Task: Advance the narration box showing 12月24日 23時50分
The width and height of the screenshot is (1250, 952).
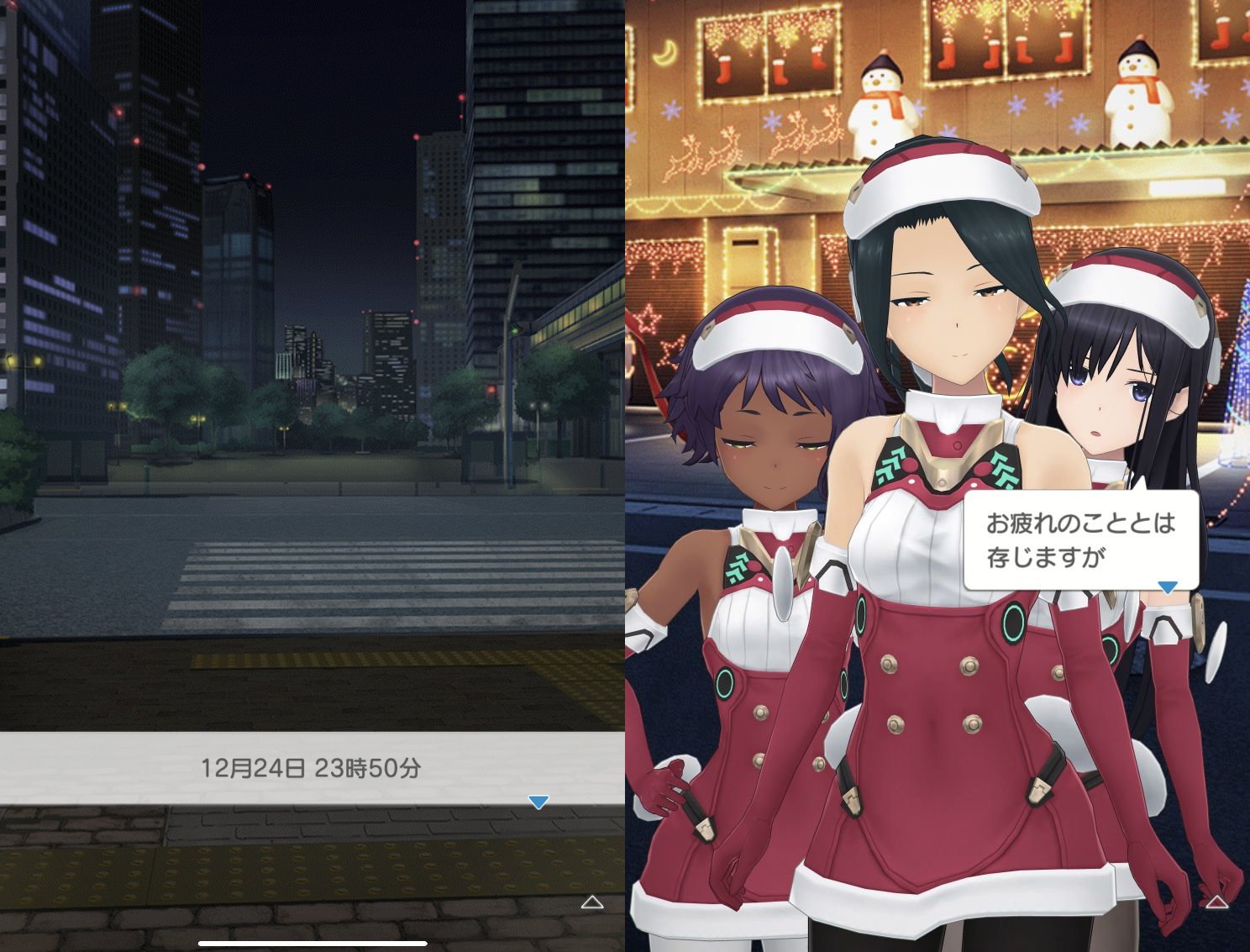Action: (311, 768)
